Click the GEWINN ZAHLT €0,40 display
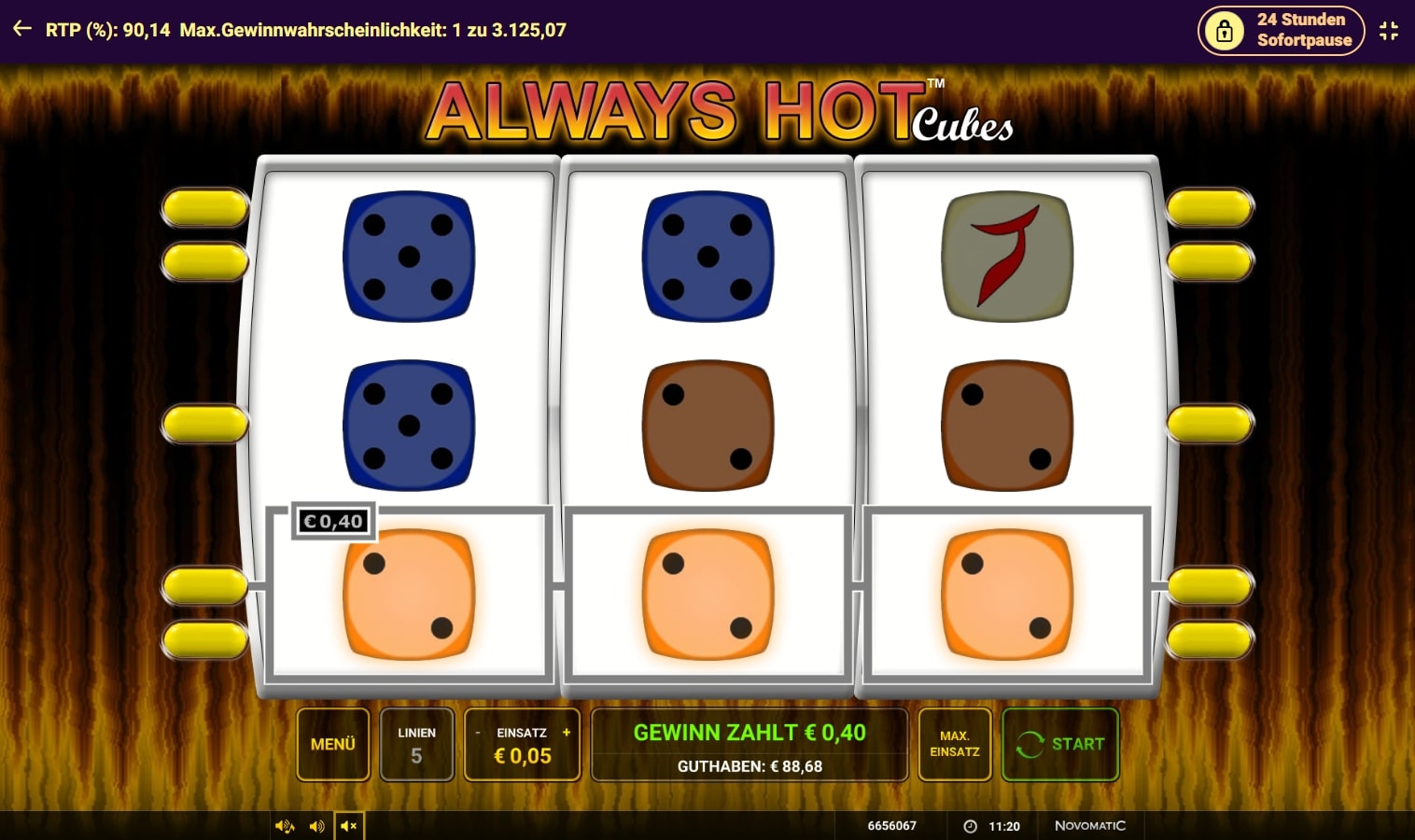This screenshot has height=840, width=1415. [x=749, y=733]
